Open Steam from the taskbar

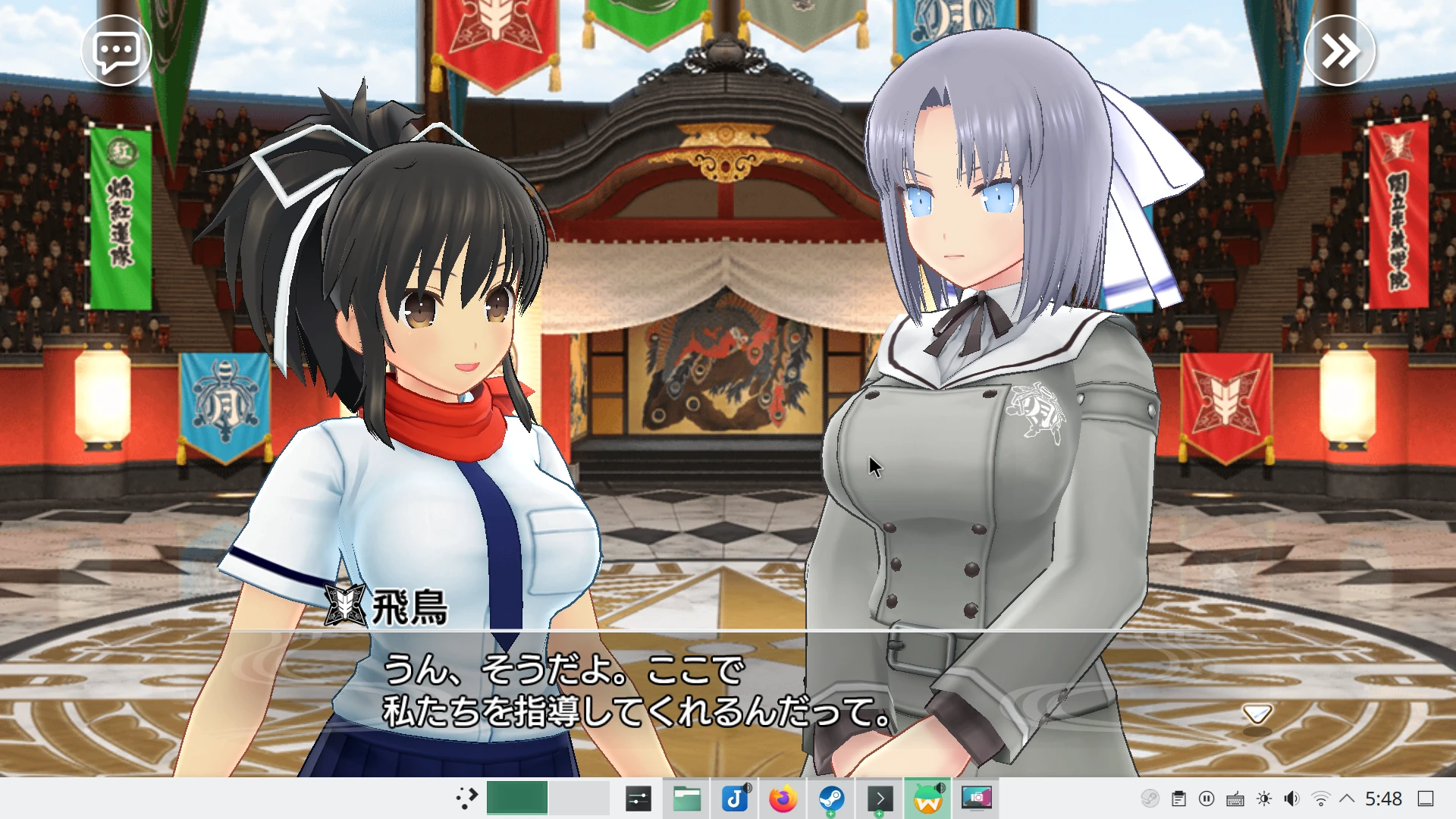[831, 799]
